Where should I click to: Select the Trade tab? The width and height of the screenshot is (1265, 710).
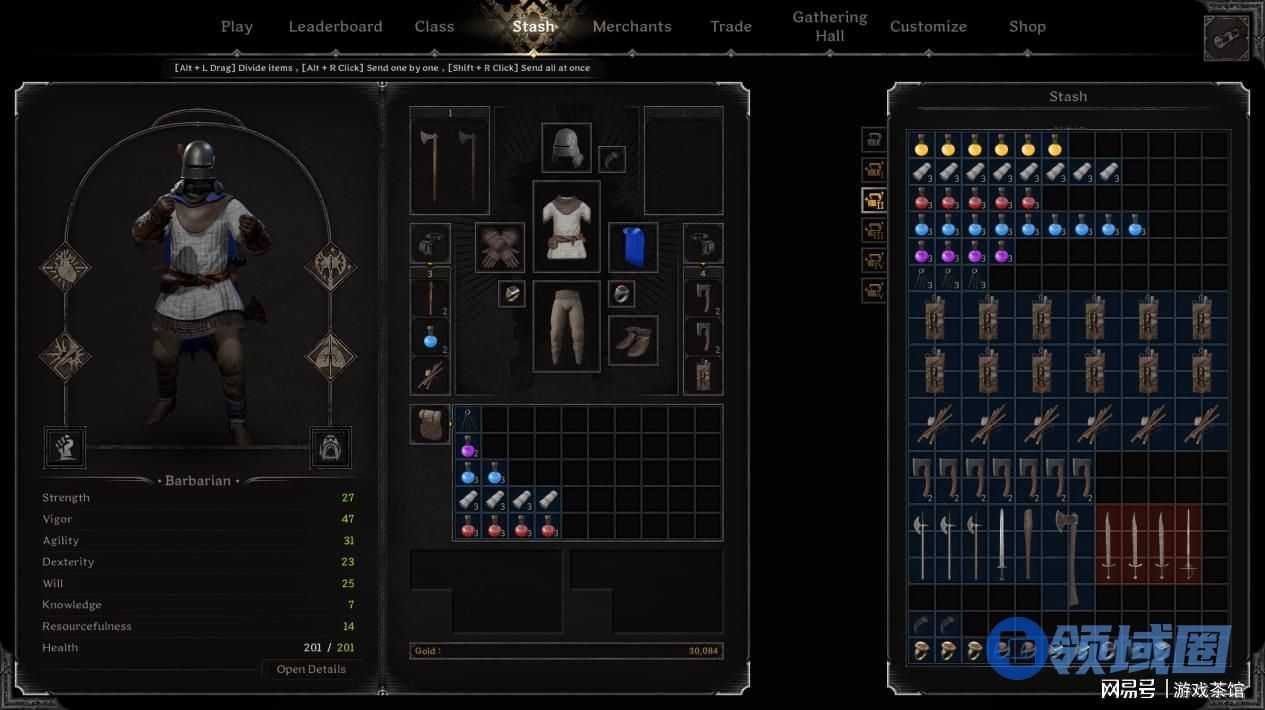click(x=731, y=27)
